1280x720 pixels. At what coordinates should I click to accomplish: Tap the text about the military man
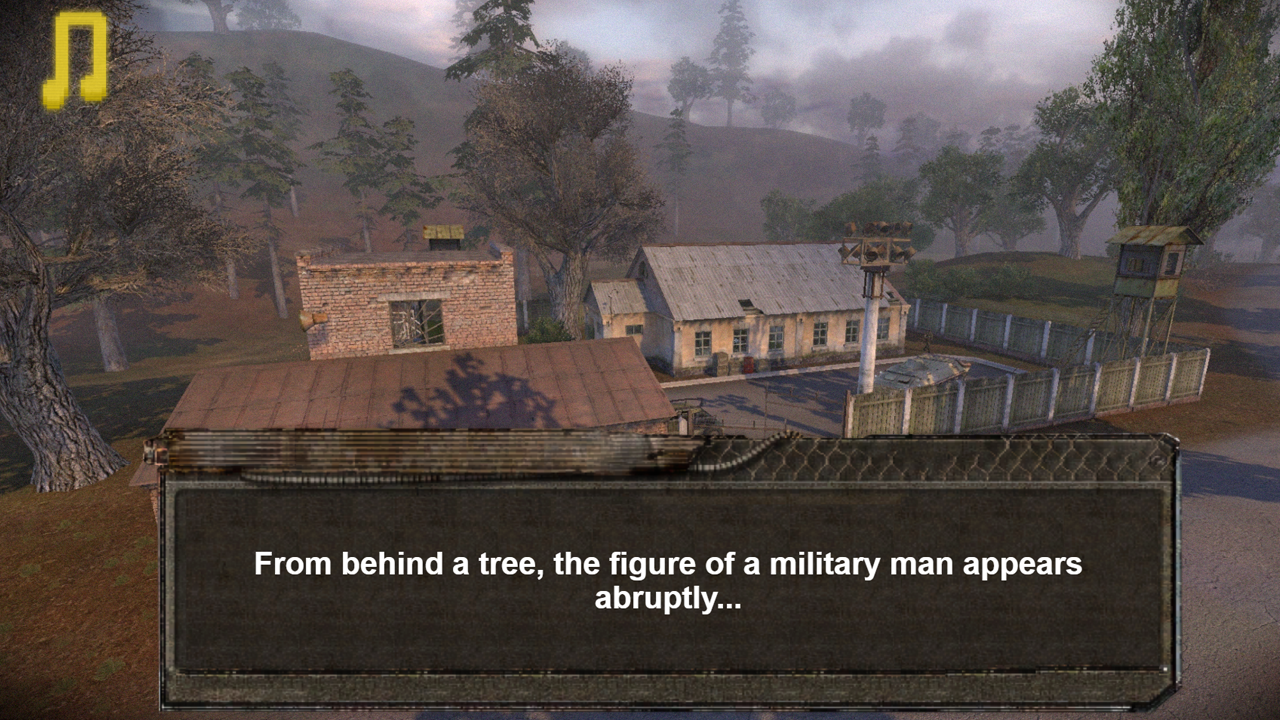point(668,563)
